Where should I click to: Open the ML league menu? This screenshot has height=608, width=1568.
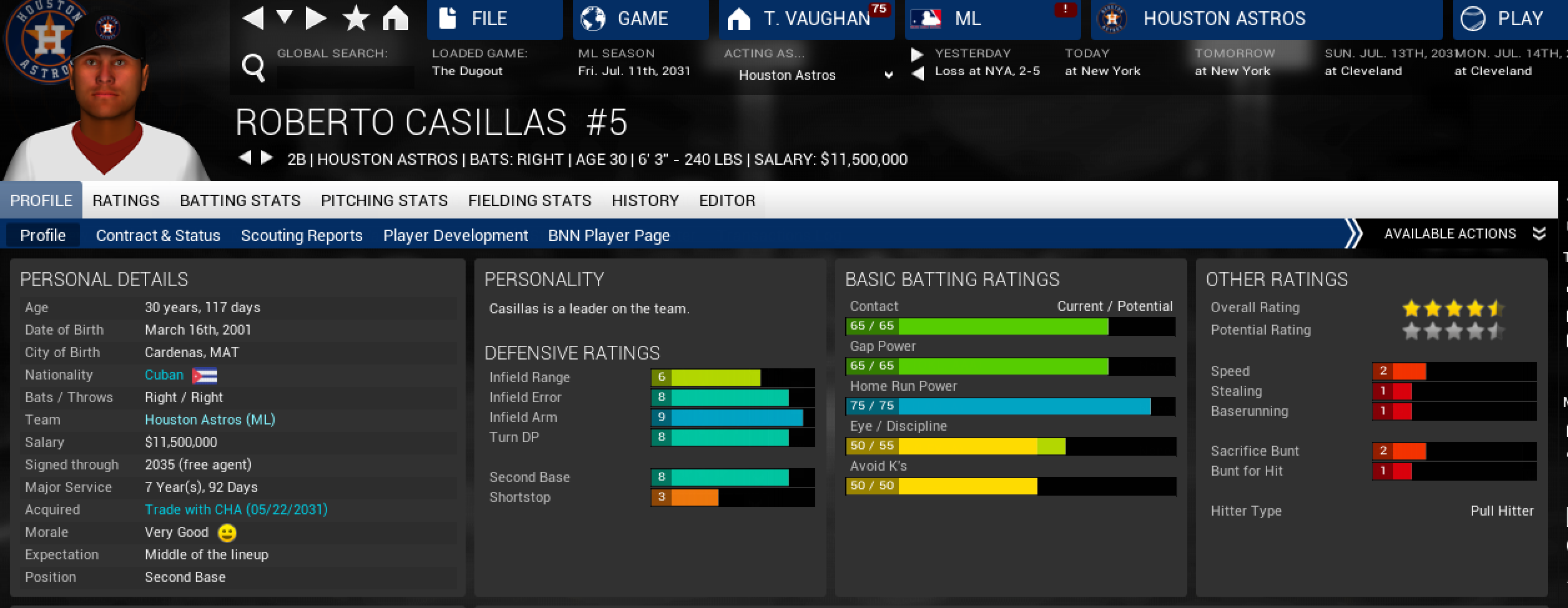click(992, 19)
